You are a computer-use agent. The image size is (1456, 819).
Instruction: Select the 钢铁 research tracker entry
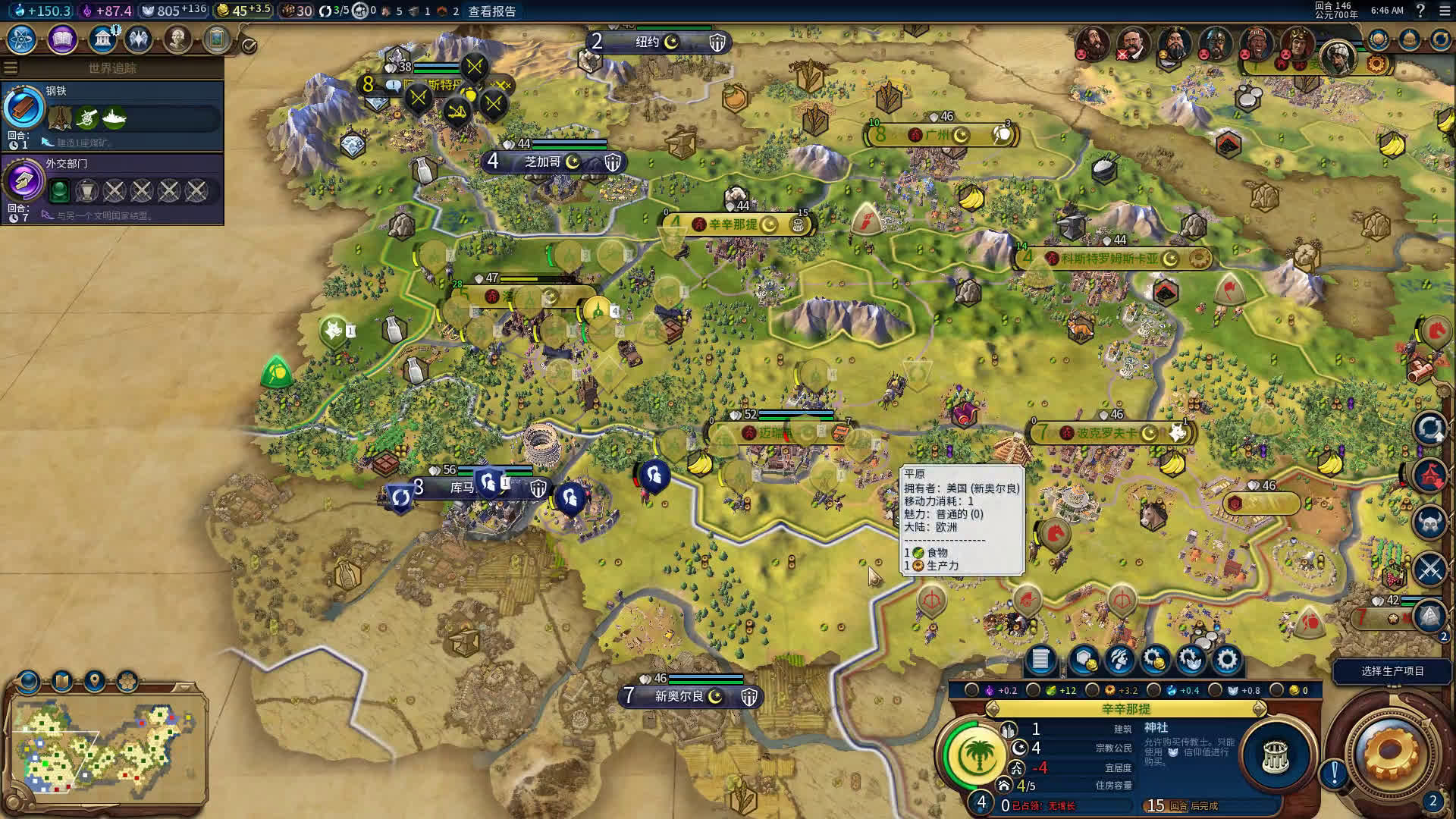(x=112, y=115)
